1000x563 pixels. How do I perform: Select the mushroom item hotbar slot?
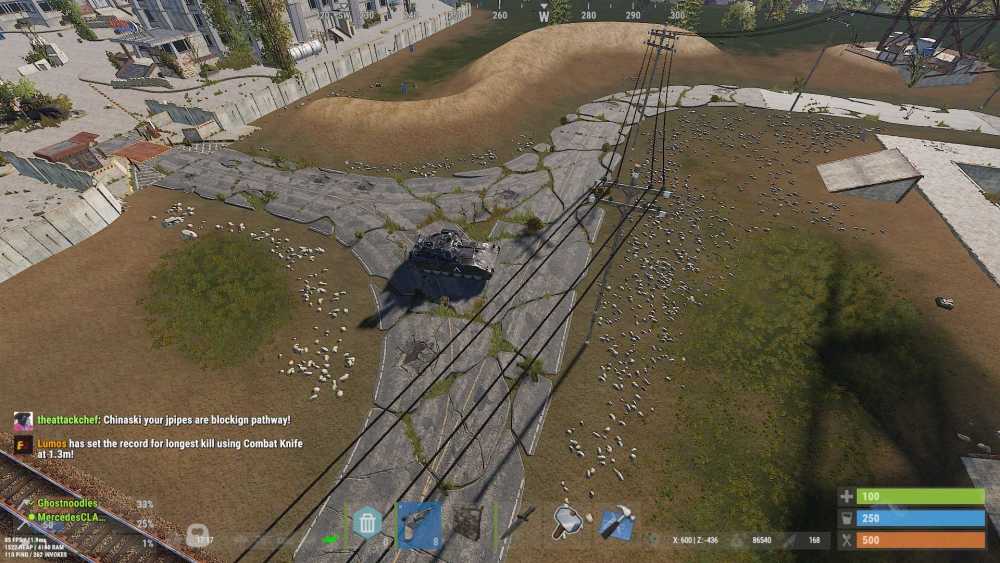tap(568, 522)
